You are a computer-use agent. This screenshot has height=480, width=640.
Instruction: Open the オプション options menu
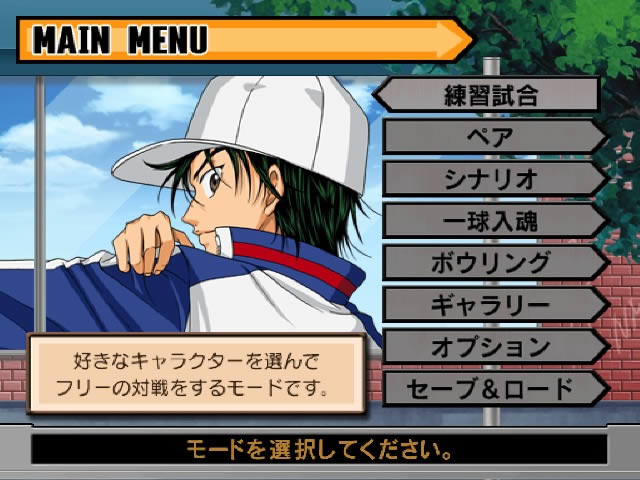(x=490, y=347)
